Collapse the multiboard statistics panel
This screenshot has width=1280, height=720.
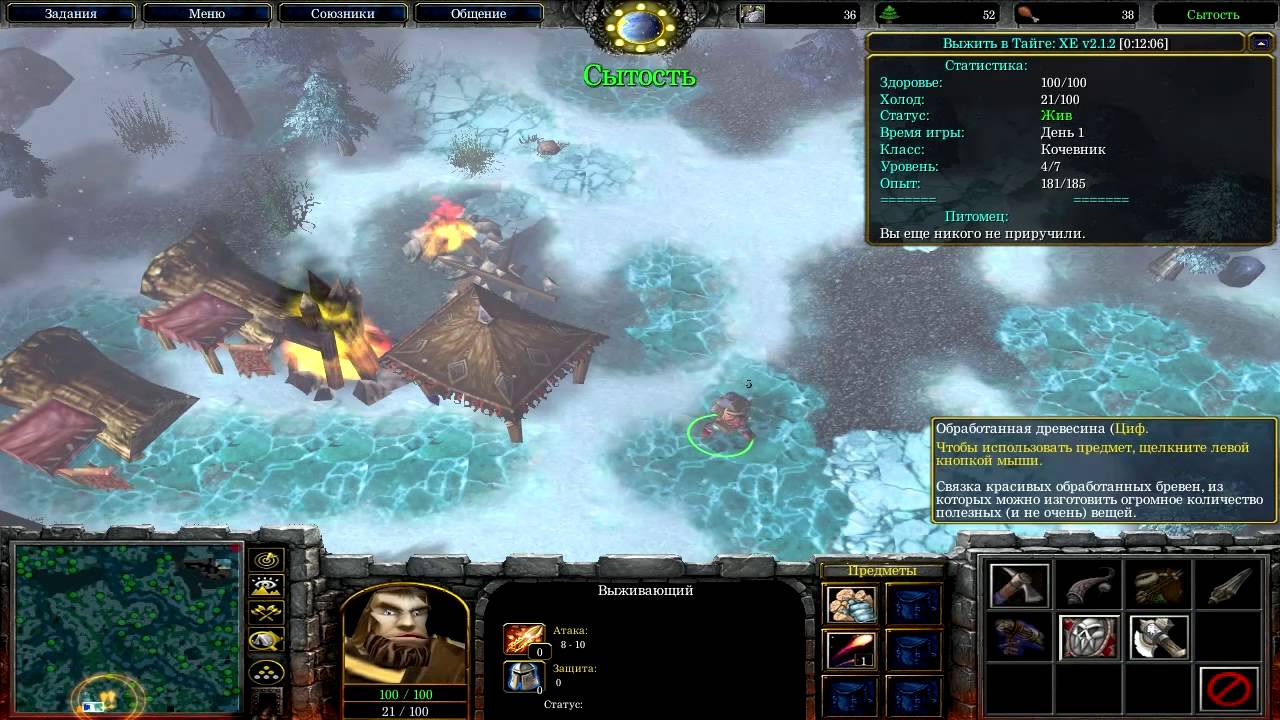click(1261, 43)
